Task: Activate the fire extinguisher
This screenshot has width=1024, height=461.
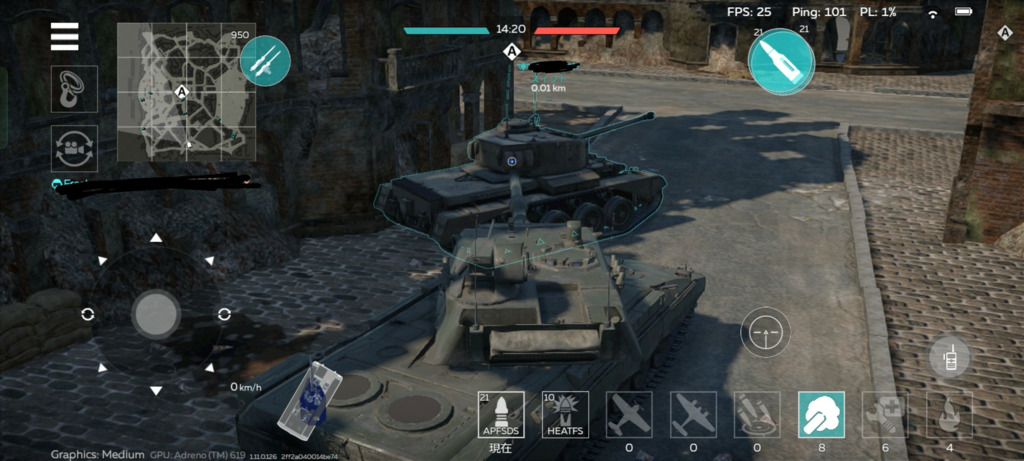Action: point(949,415)
